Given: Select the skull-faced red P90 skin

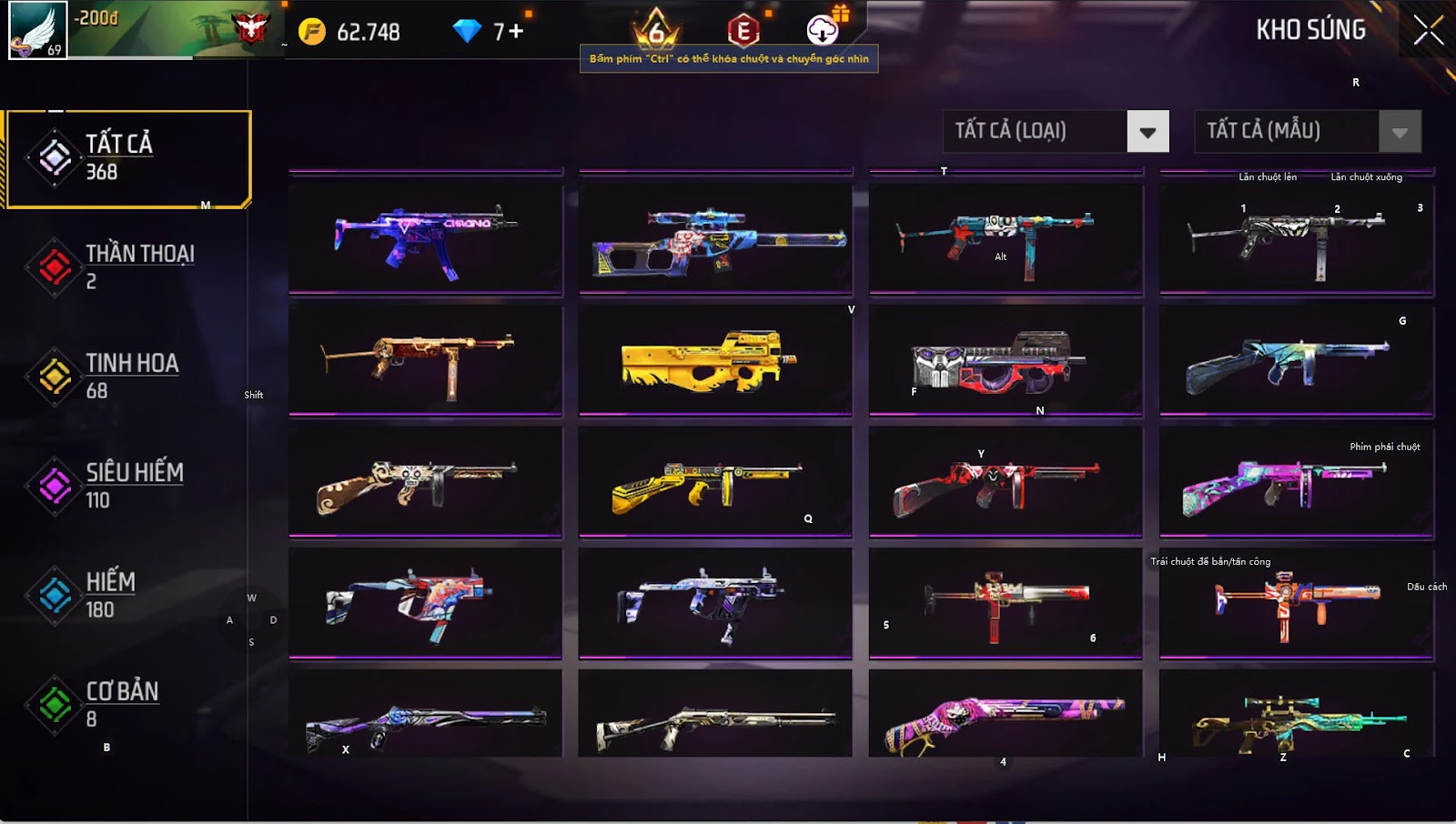Looking at the screenshot, I should [x=1006, y=360].
